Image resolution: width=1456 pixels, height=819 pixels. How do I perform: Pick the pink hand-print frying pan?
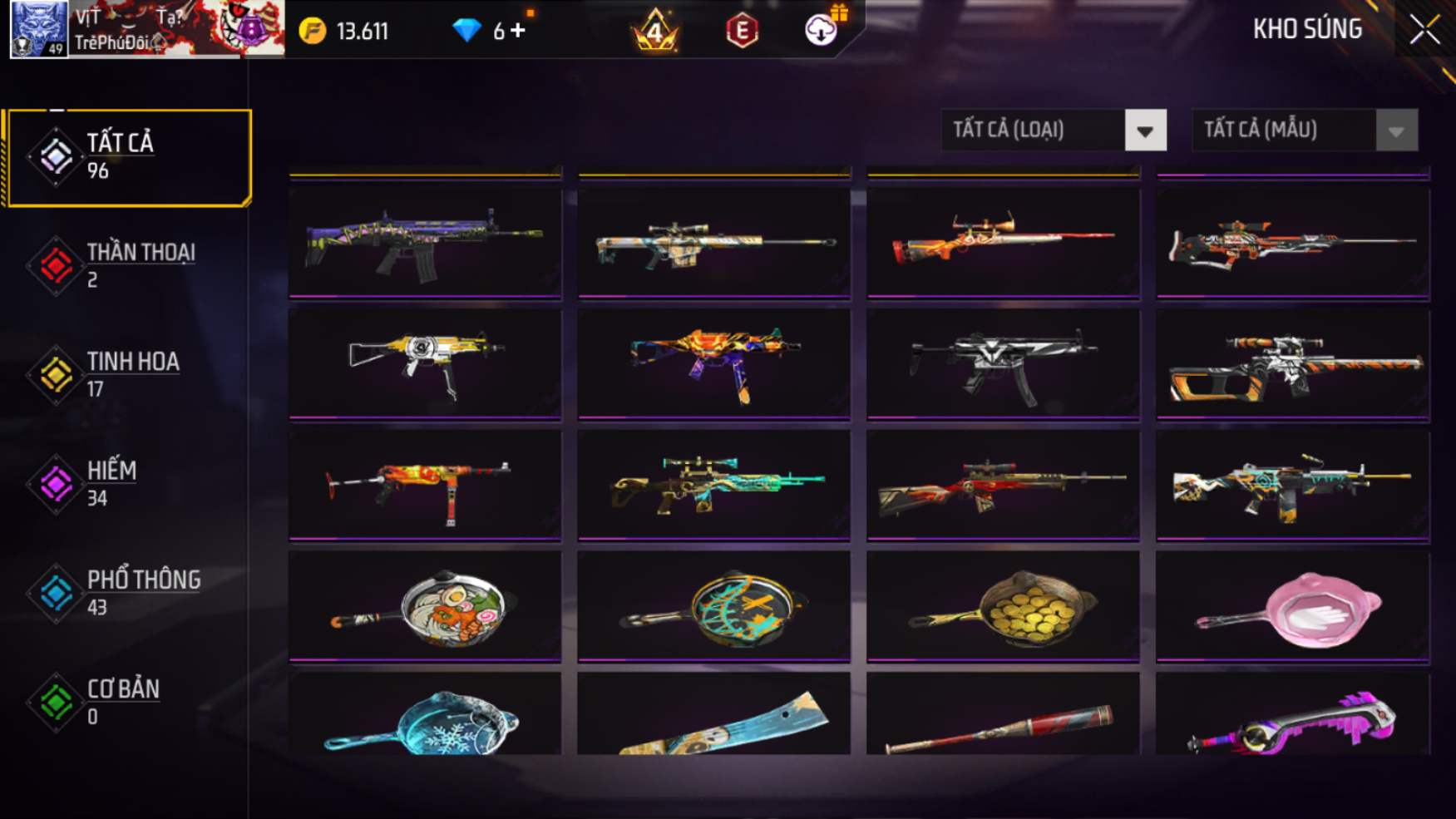click(1292, 607)
